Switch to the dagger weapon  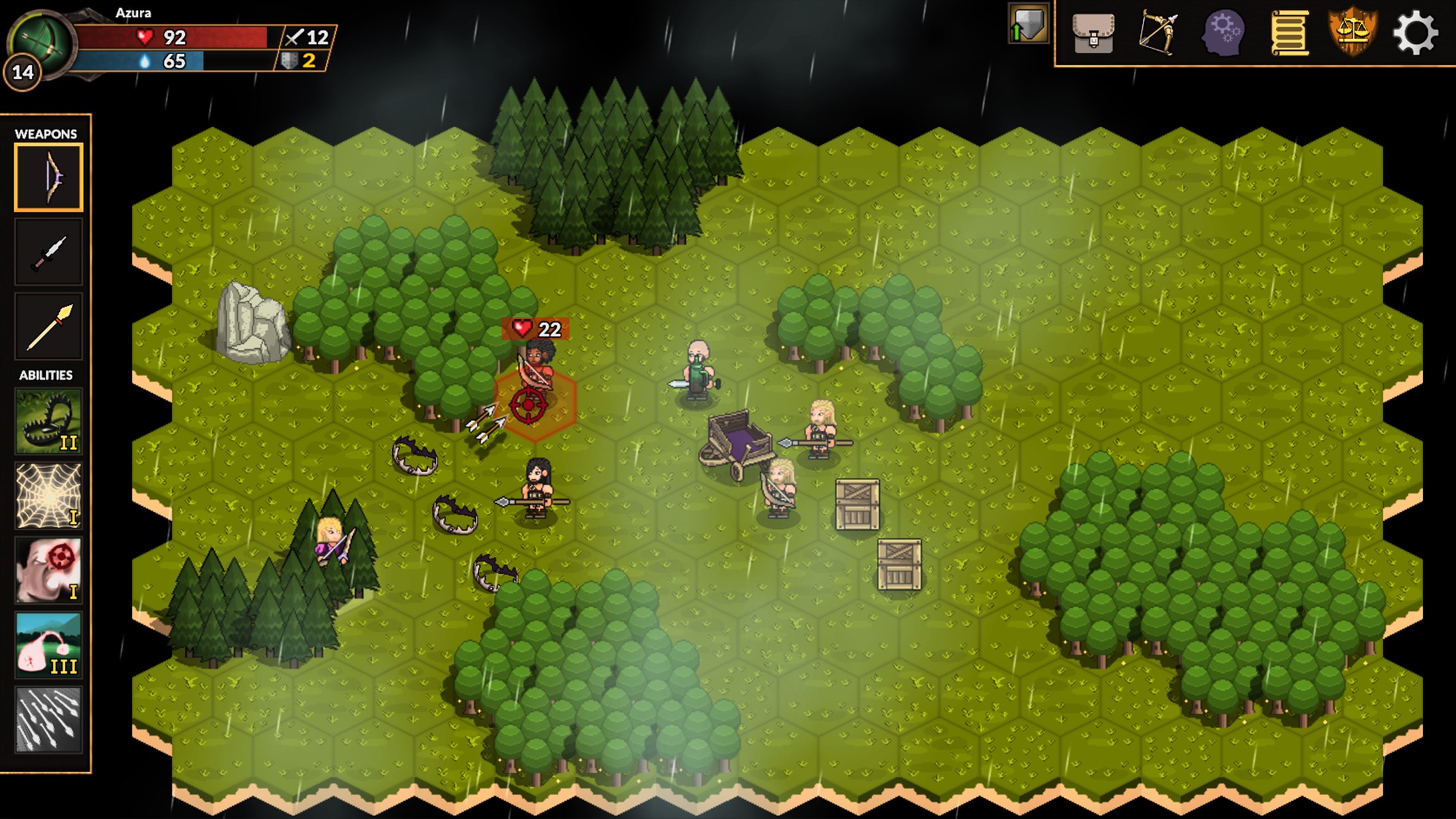pyautogui.click(x=49, y=253)
